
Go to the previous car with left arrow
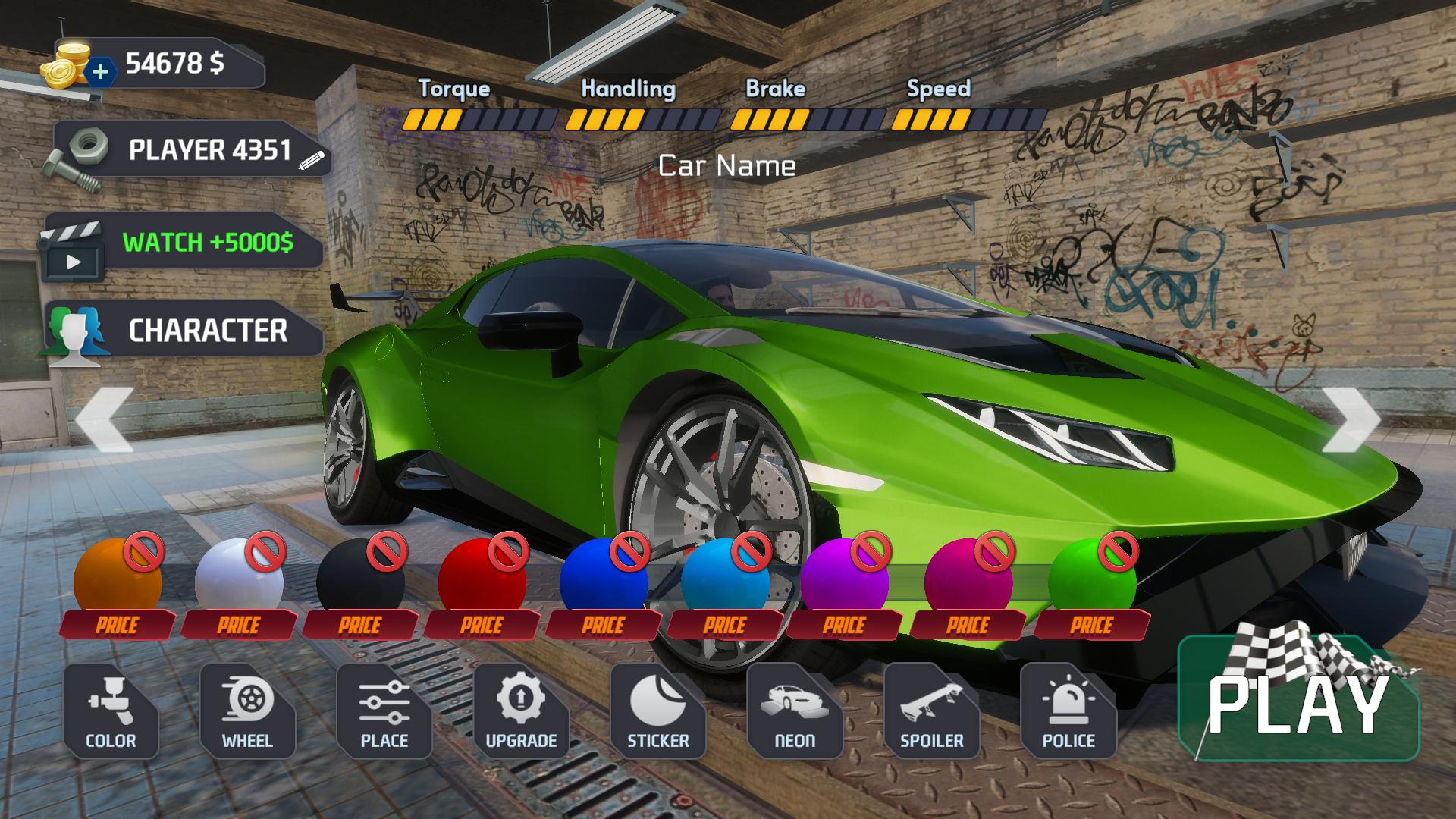coord(105,419)
